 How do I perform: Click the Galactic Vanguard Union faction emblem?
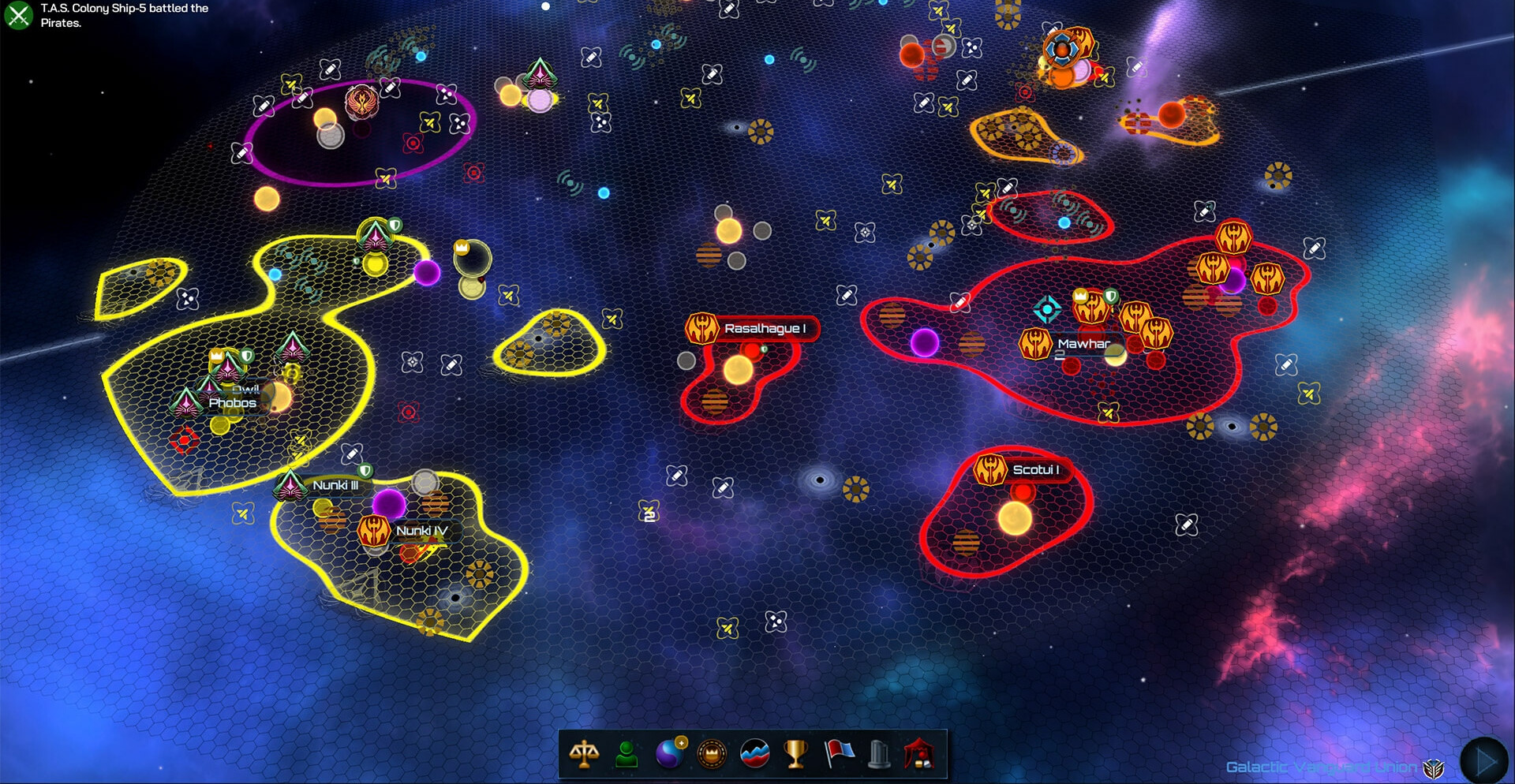pos(1433,767)
